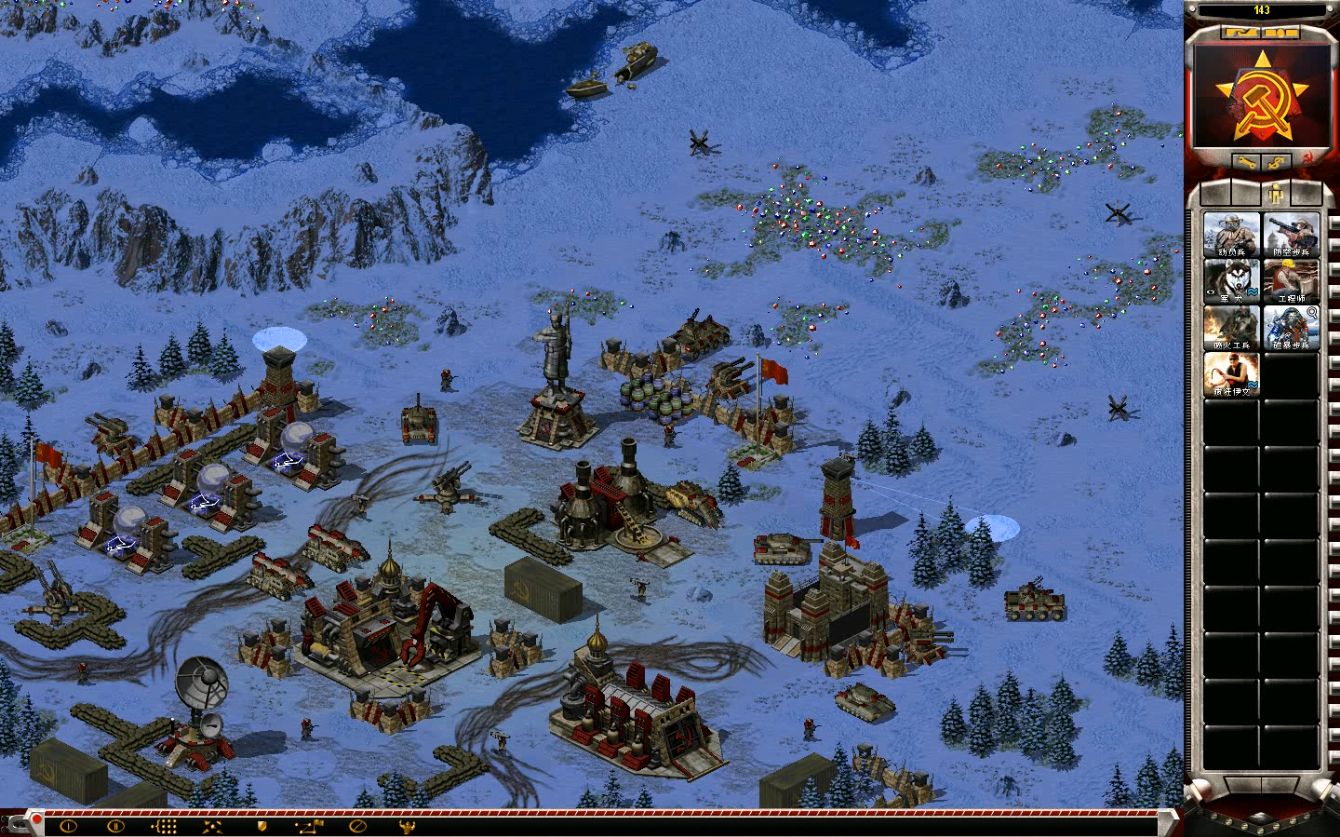1340x837 pixels.
Task: Train a Tesla Trooper unit
Action: tap(1291, 328)
